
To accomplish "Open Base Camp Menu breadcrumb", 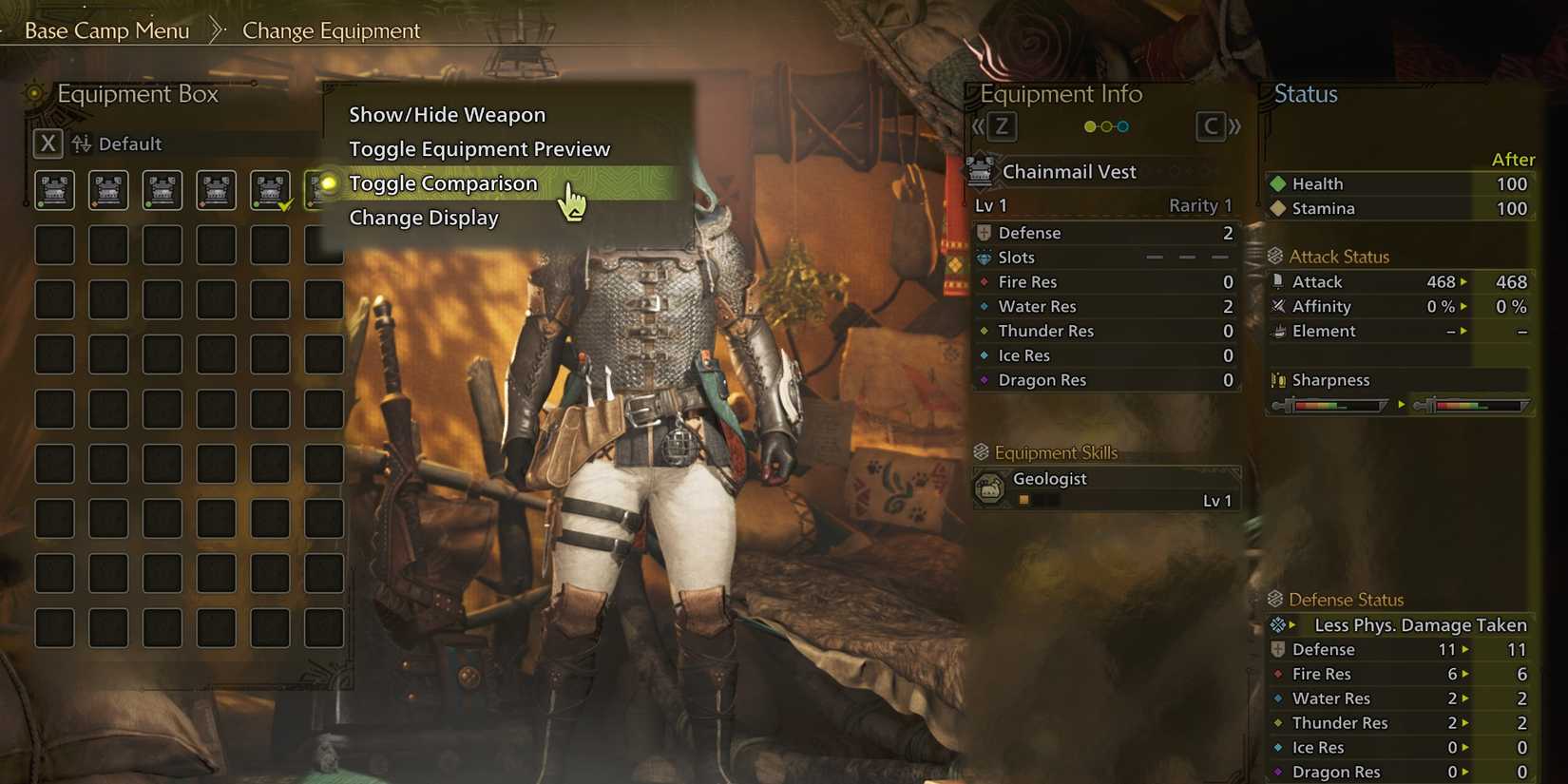I will click(x=105, y=29).
